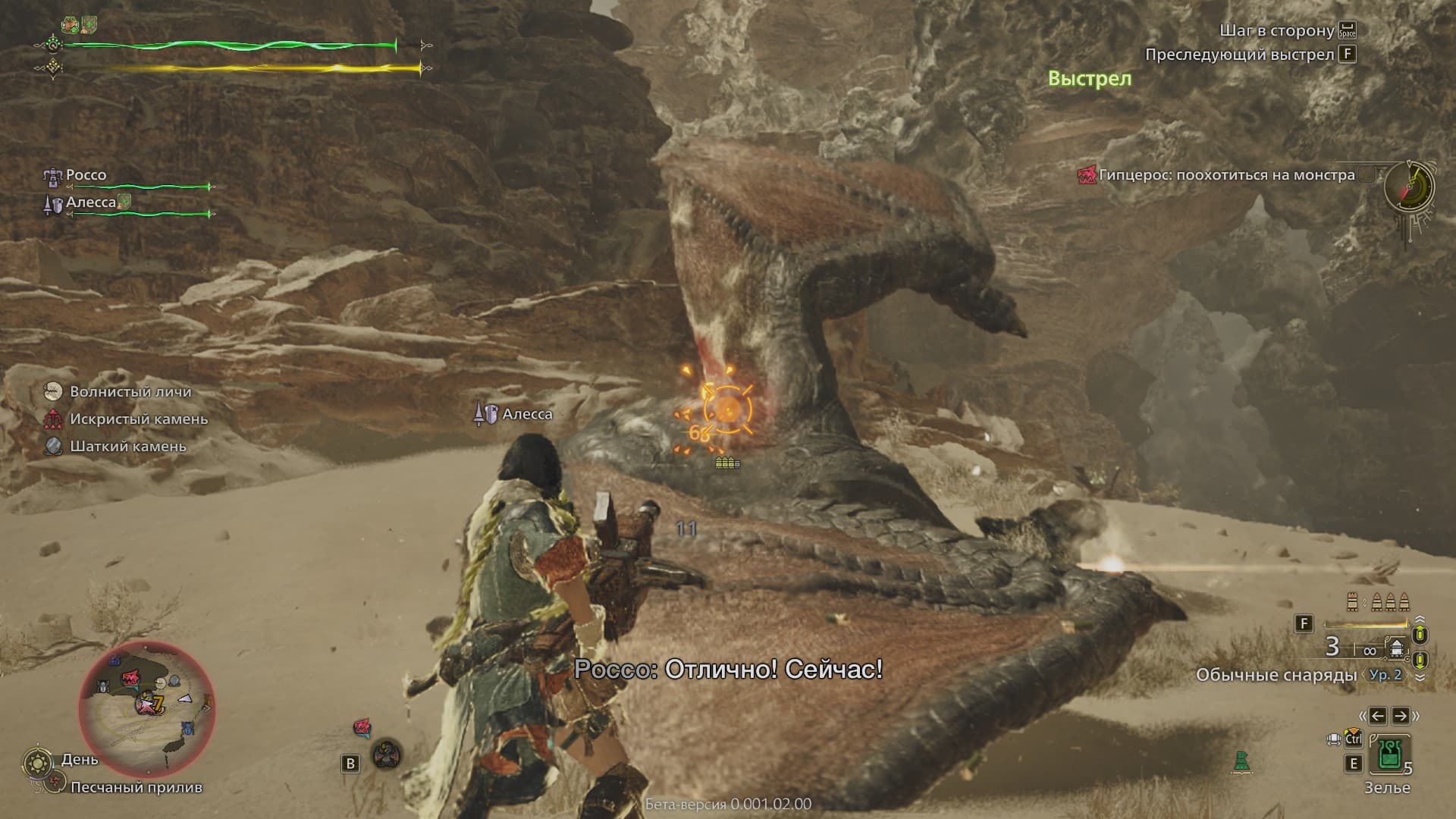1456x819 pixels.
Task: Select the Шаткий камень entry
Action: [127, 447]
